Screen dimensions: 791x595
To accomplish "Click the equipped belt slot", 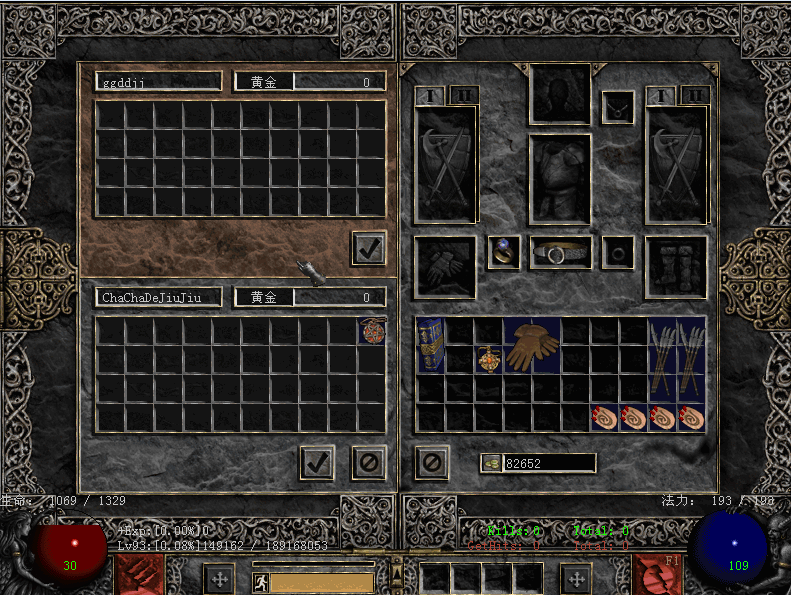I will 560,253.
